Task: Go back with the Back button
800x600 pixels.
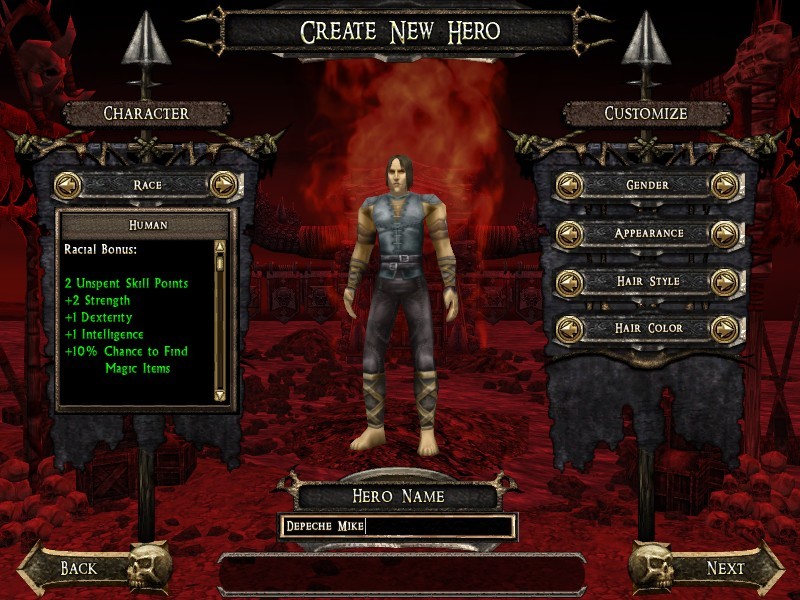Action: tap(78, 568)
